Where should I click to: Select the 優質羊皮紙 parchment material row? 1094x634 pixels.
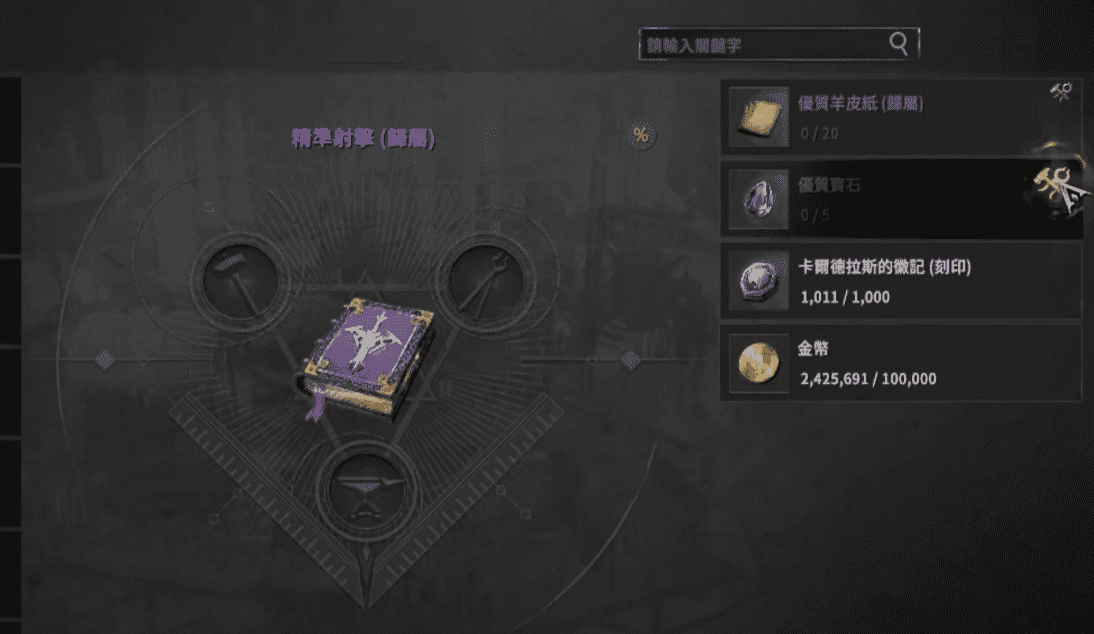pyautogui.click(x=900, y=116)
